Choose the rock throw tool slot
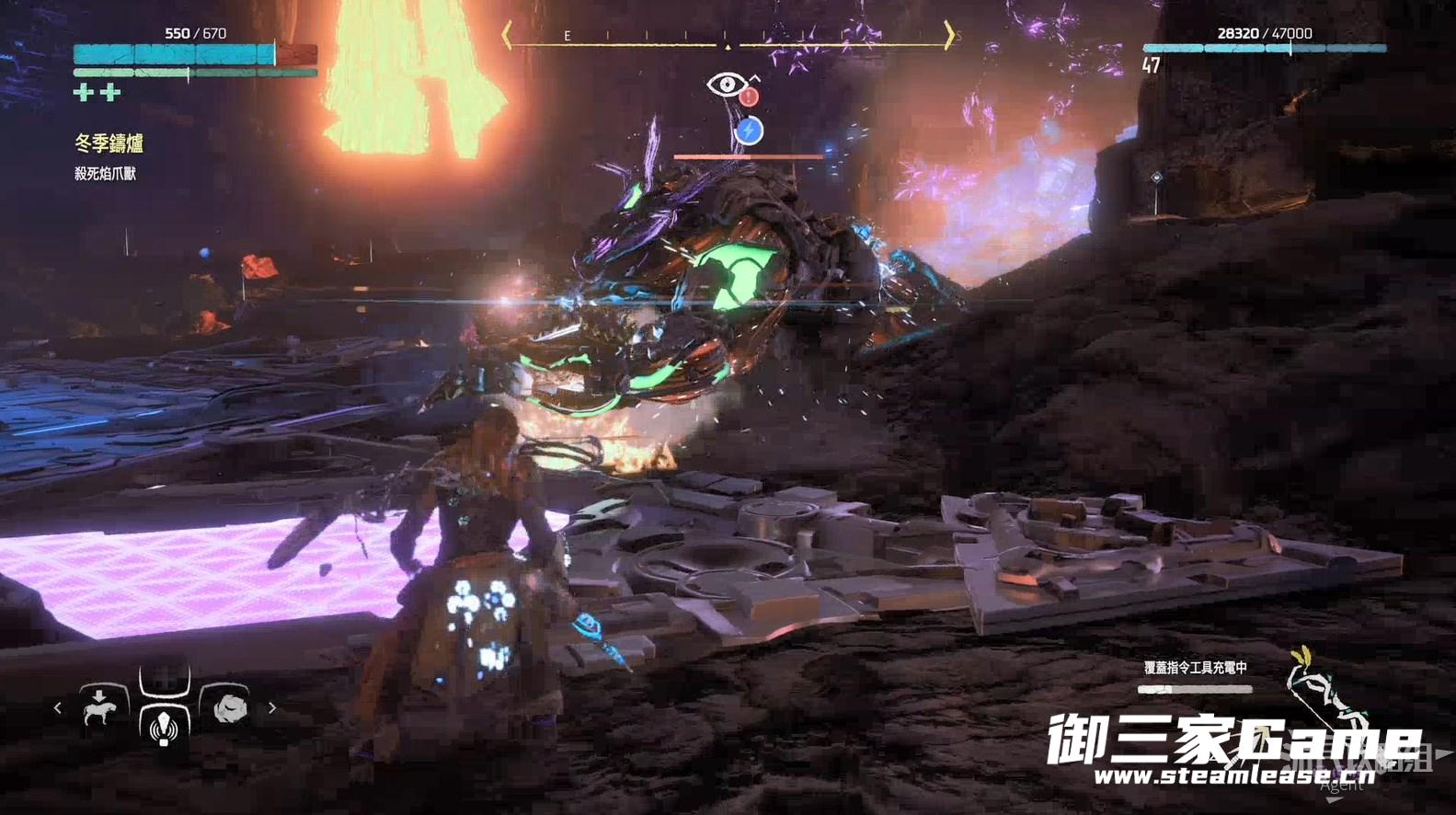Image resolution: width=1456 pixels, height=815 pixels. (230, 708)
